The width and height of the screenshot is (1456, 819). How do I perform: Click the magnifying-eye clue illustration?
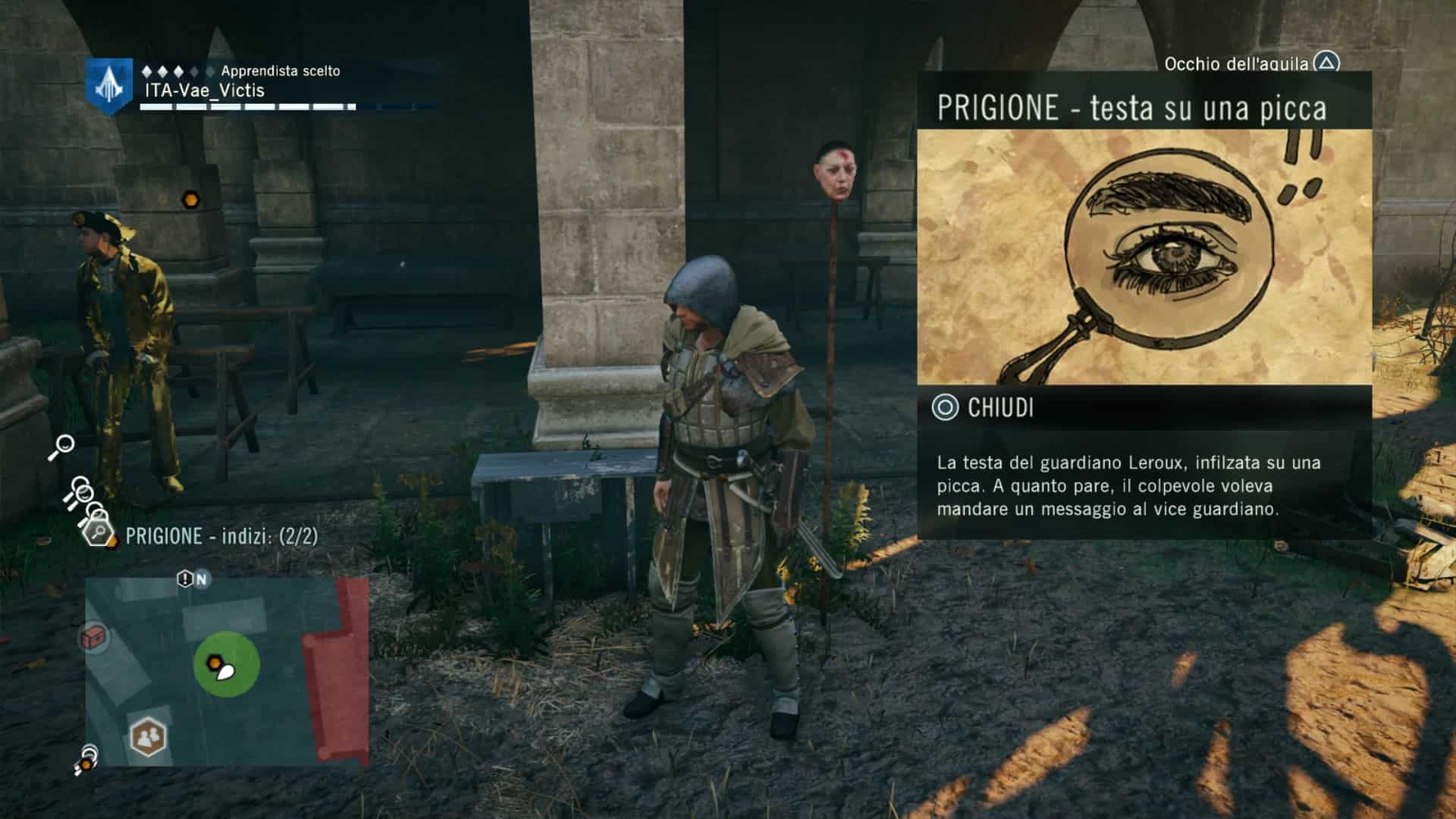click(x=1144, y=257)
